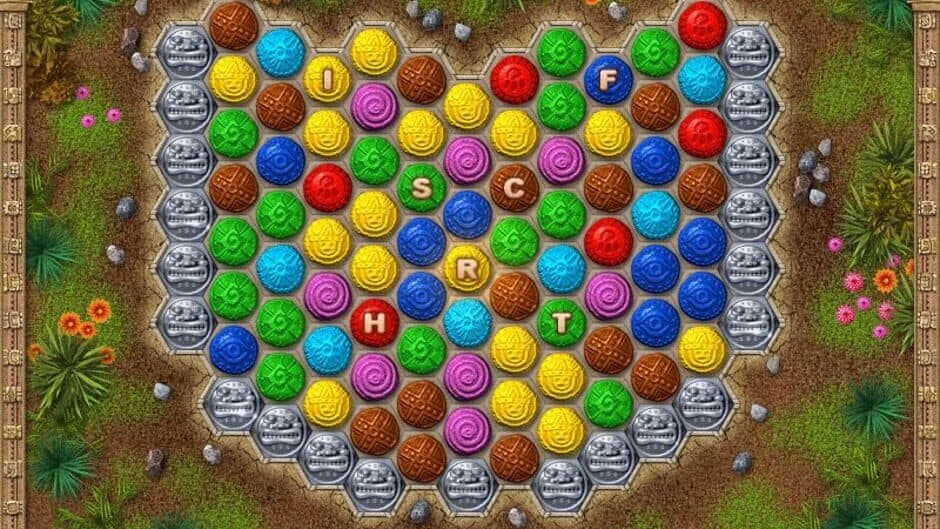The image size is (940, 529).
Task: Pick the blue tile with letter F
Action: 608,78
